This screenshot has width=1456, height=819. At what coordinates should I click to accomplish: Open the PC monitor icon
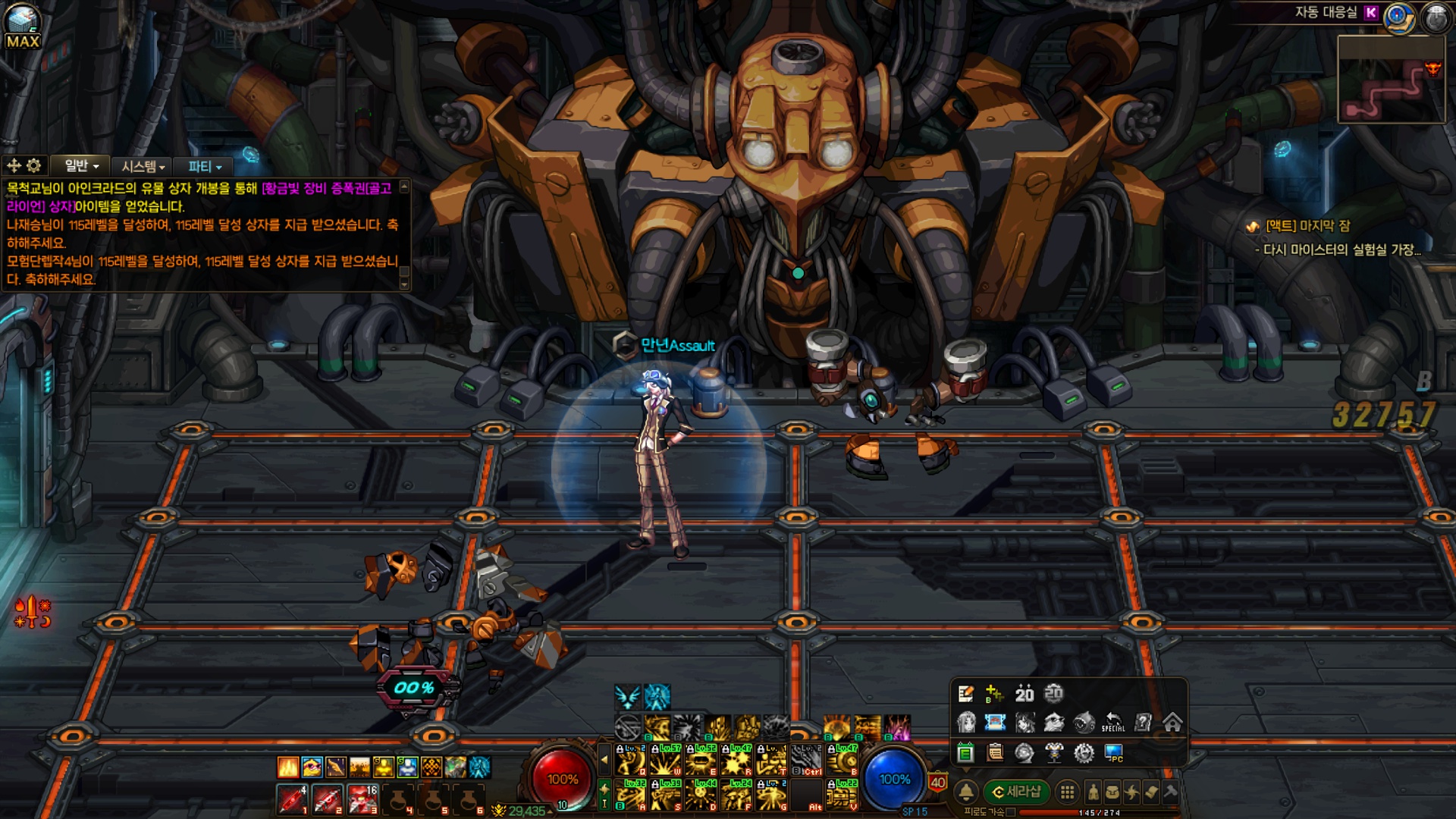1113,752
